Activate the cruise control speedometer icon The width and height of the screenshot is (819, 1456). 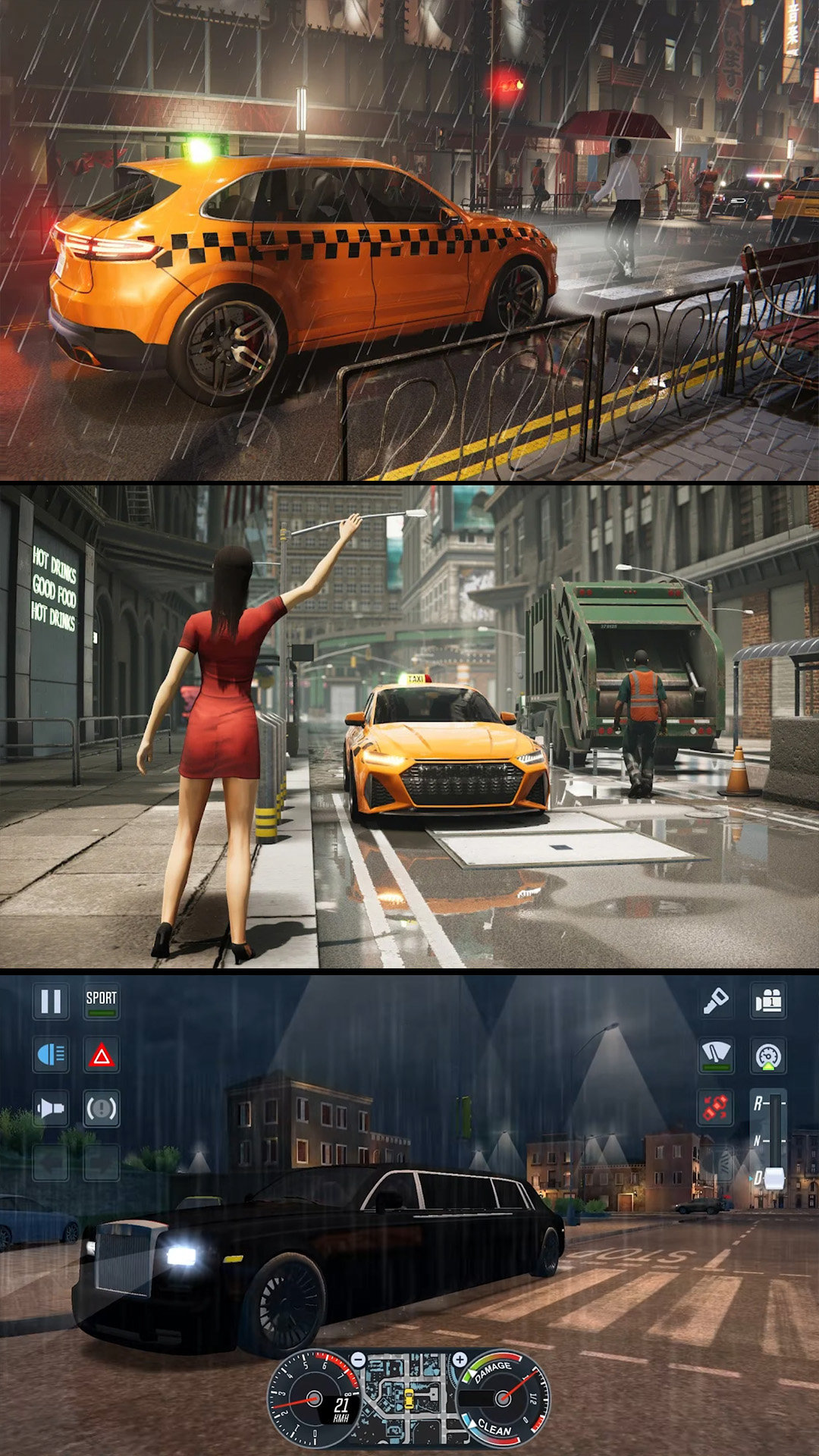pyautogui.click(x=769, y=1055)
